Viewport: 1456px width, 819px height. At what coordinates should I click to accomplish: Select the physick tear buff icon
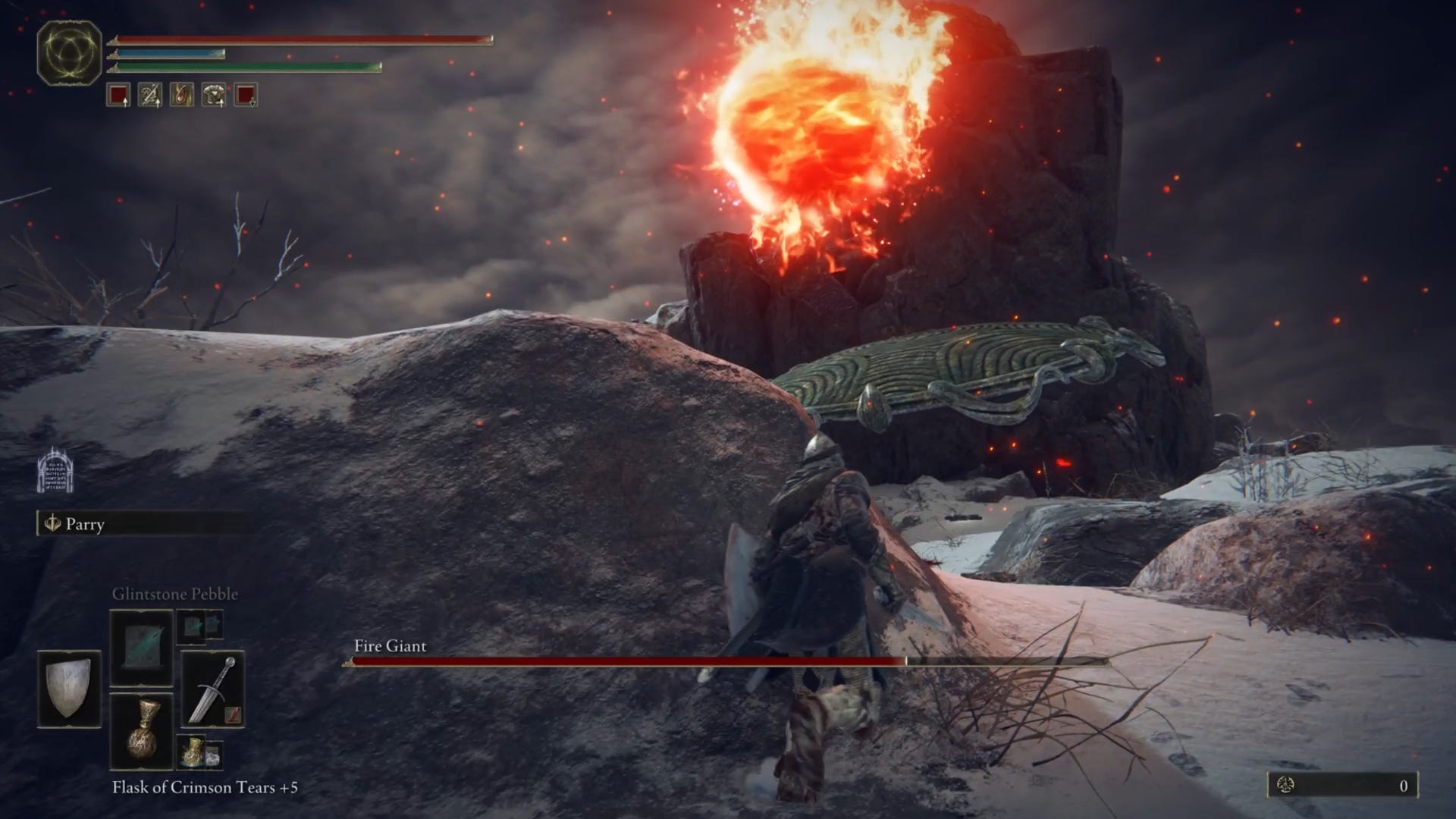coord(181,95)
